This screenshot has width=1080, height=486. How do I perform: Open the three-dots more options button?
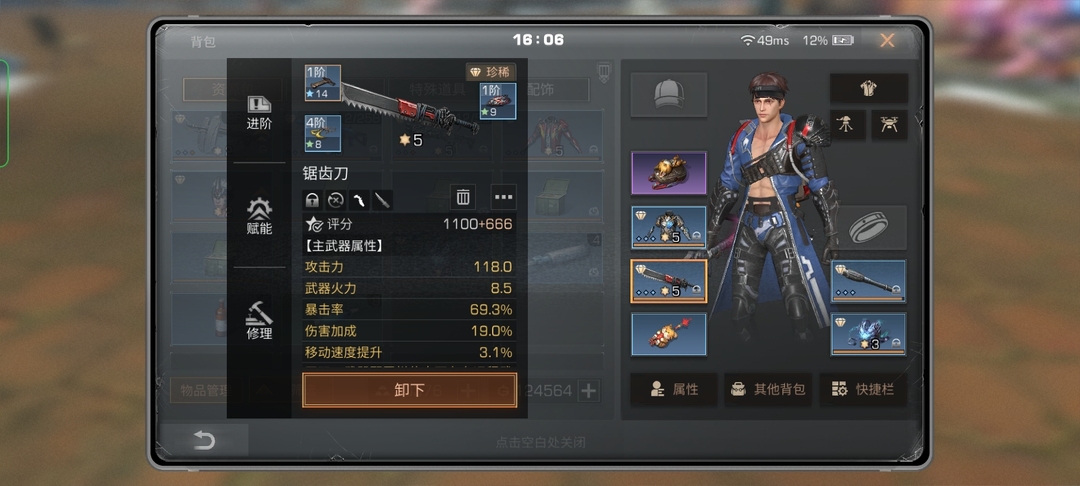click(503, 197)
